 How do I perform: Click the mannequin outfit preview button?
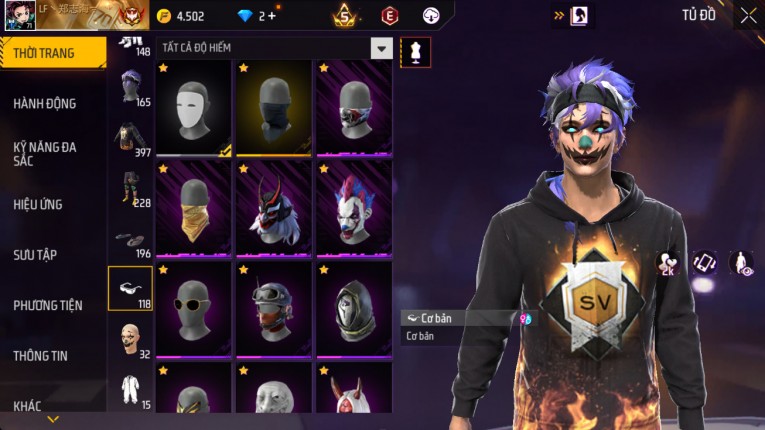coord(416,52)
